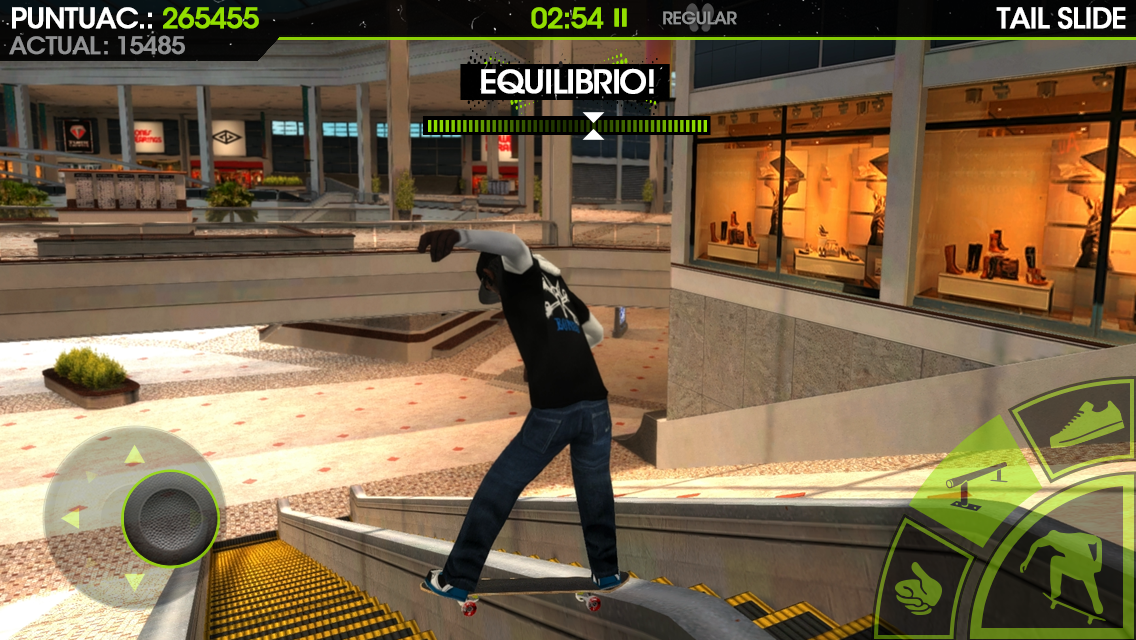The width and height of the screenshot is (1136, 640).
Task: Tap the joystick's left arrow
Action: click(71, 519)
